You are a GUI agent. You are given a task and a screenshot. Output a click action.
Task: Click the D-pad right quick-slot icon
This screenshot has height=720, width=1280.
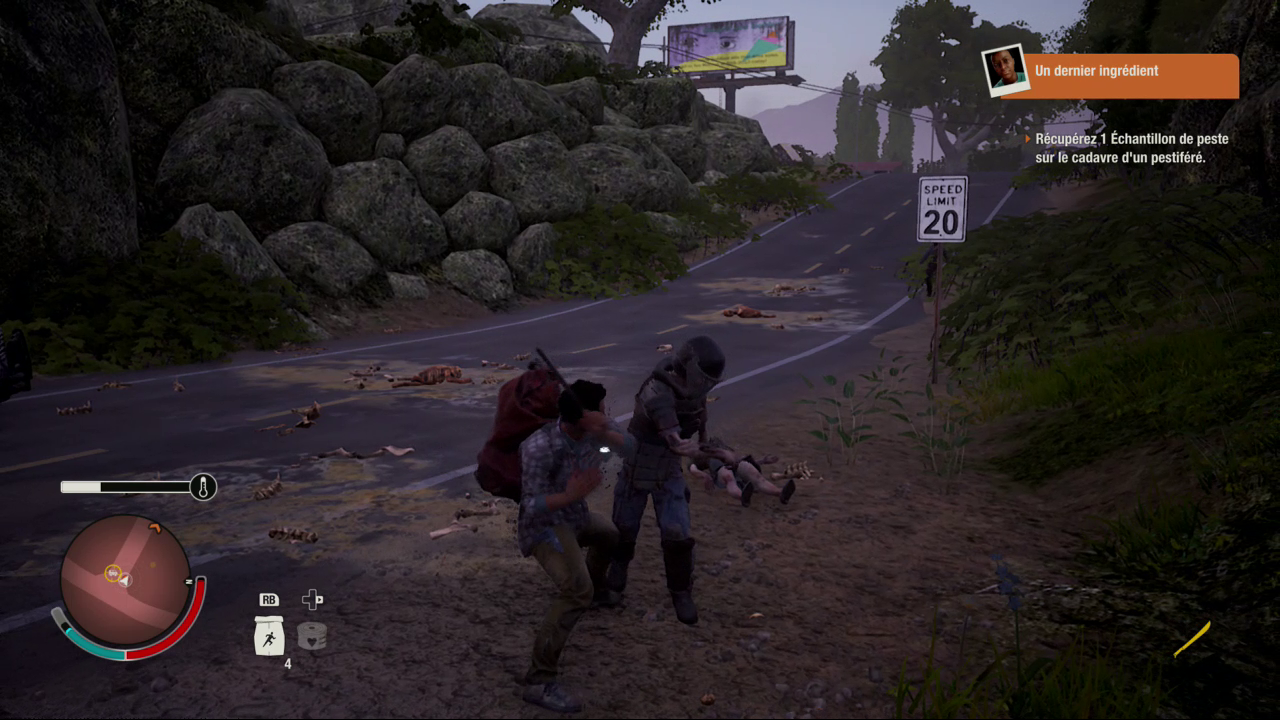313,598
